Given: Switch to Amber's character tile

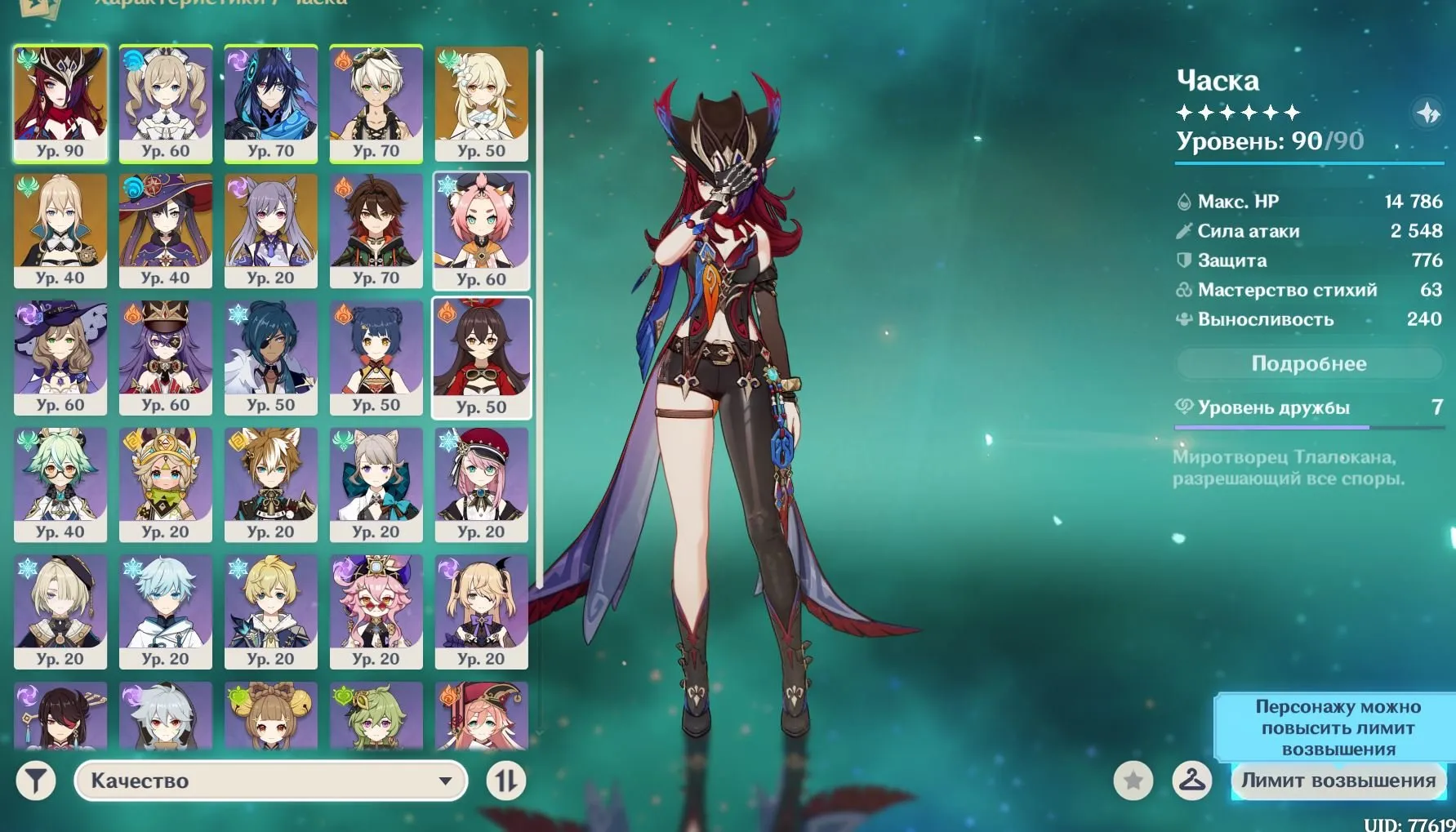Looking at the screenshot, I should tap(482, 358).
